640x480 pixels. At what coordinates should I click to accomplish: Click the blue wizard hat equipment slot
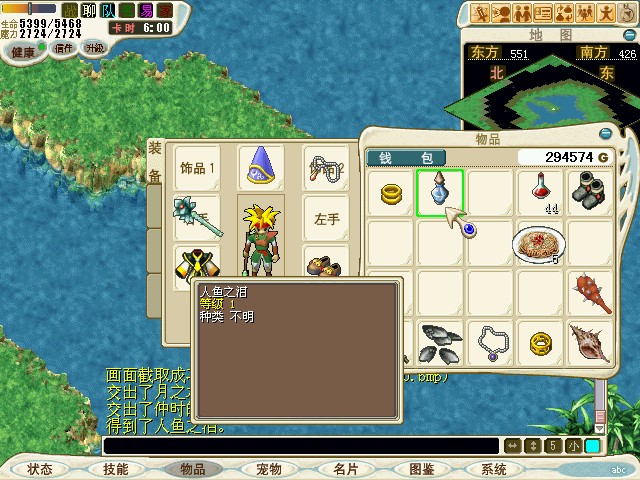[261, 167]
